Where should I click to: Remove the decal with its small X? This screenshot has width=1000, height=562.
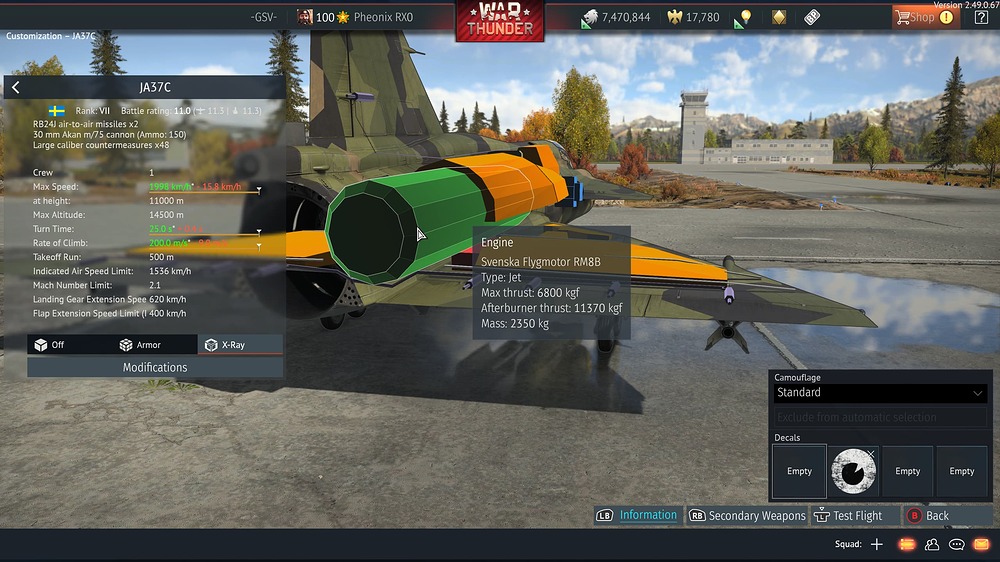871,454
